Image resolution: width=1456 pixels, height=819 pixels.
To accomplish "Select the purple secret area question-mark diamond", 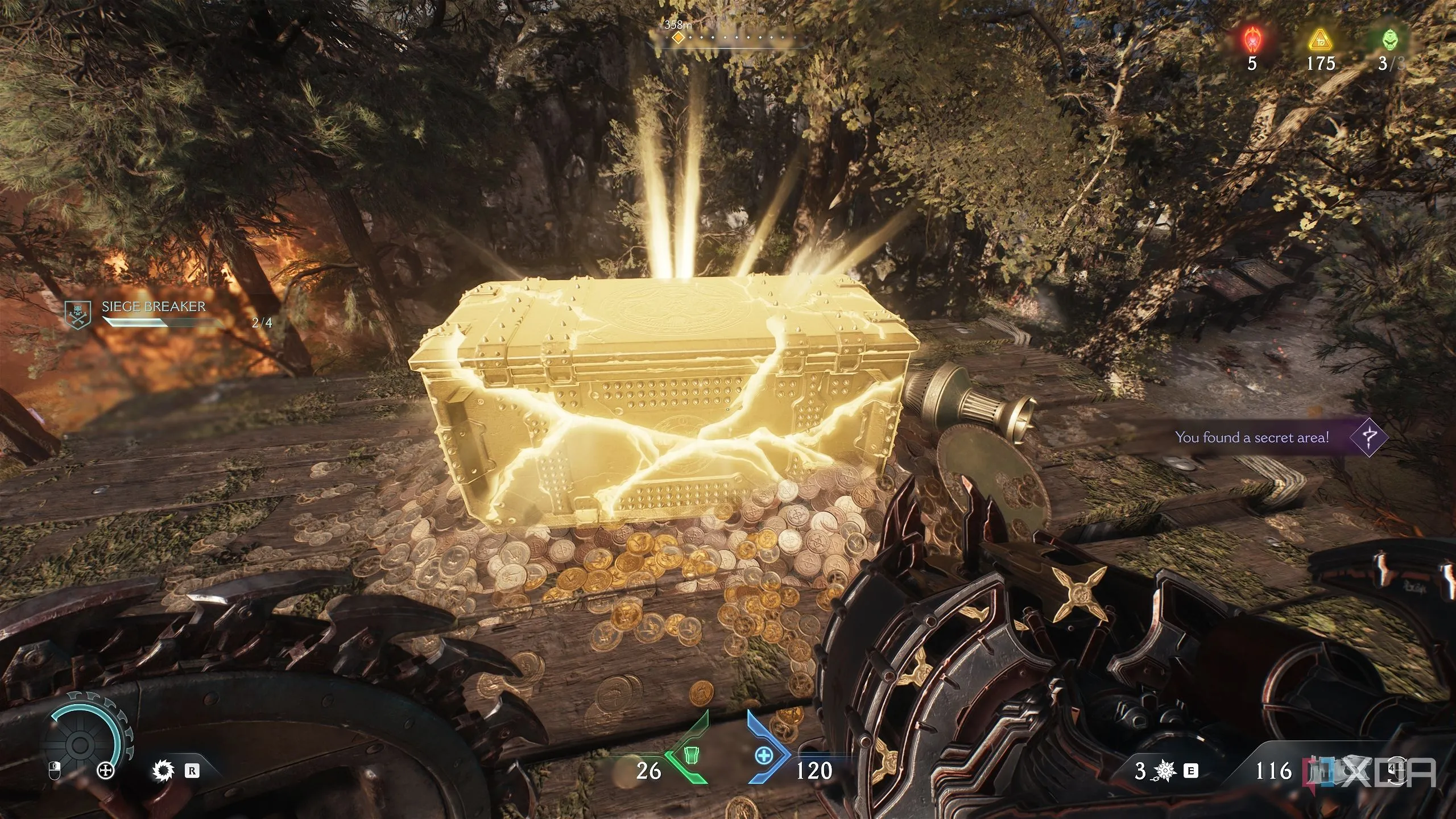I will tap(1368, 437).
